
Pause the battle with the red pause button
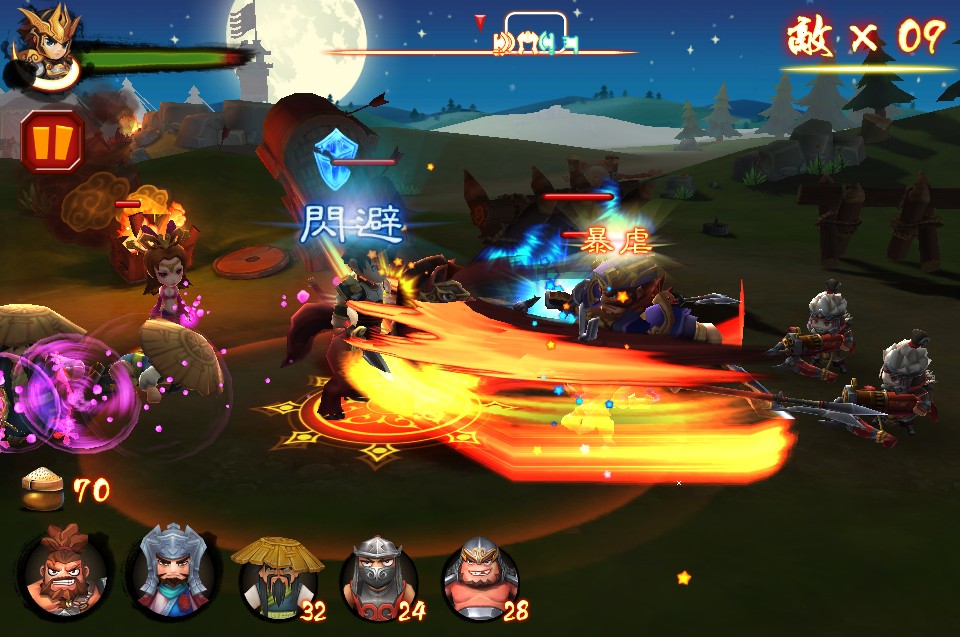[51, 142]
